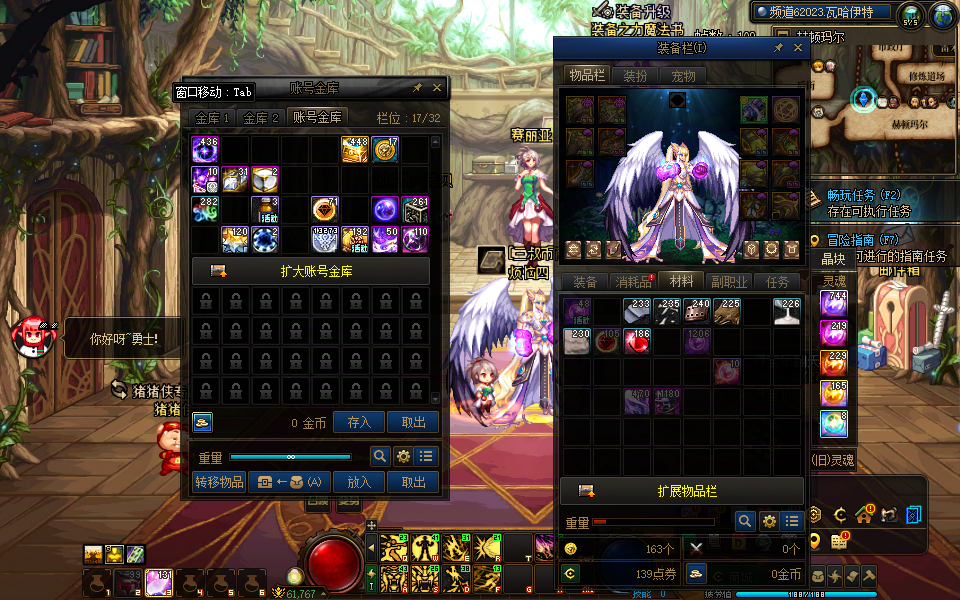Screen dimensions: 960x600
Task: Show the 消耗品 consumables tab
Action: tap(633, 282)
